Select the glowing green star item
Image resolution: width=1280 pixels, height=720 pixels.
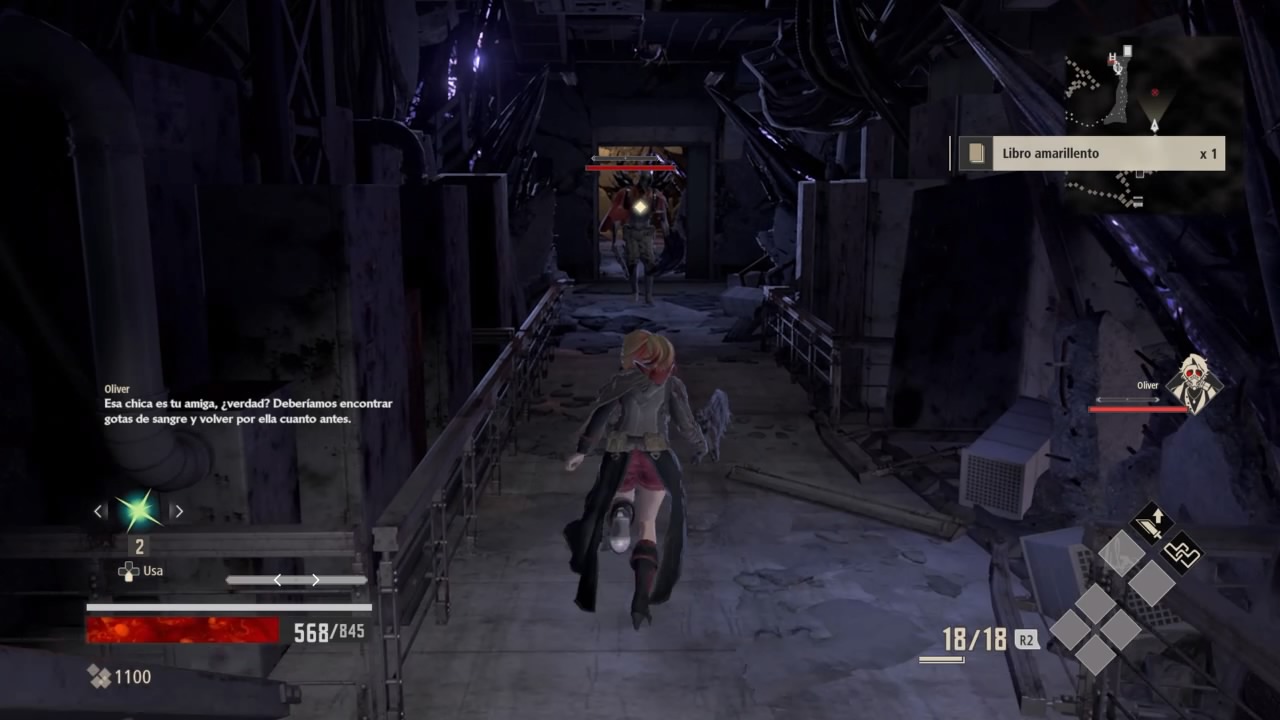coord(138,510)
